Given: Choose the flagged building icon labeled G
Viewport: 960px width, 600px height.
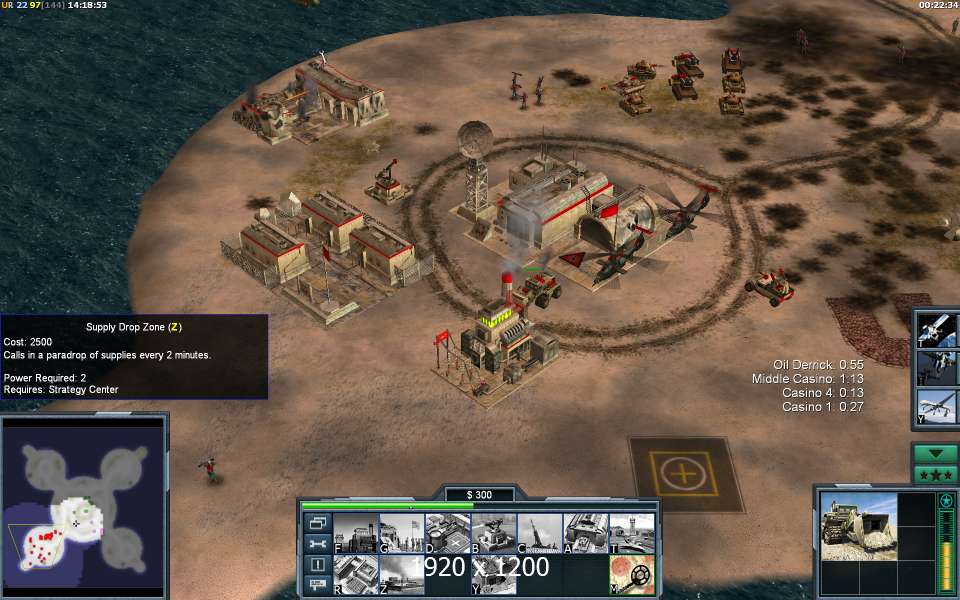Looking at the screenshot, I should pos(401,533).
